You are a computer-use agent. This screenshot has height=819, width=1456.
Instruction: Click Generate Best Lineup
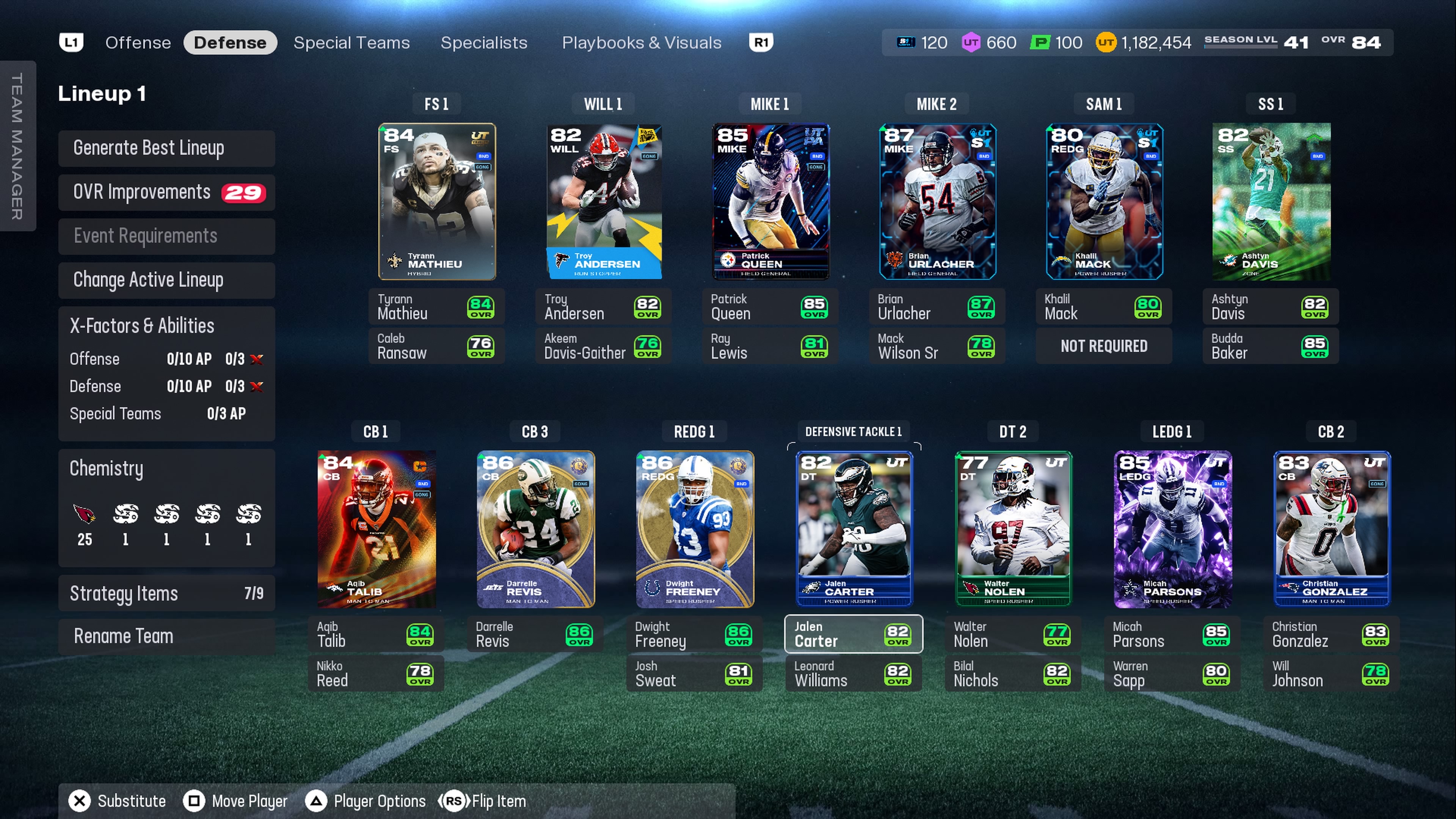tap(166, 148)
